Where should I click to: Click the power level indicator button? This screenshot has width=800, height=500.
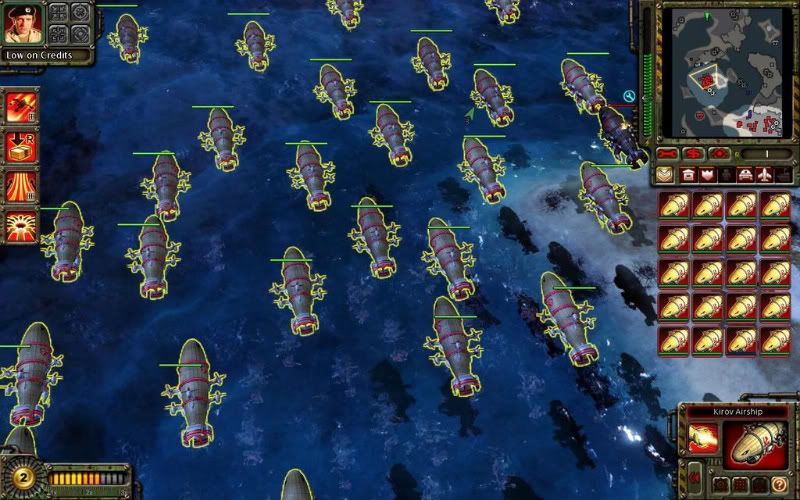[762, 154]
